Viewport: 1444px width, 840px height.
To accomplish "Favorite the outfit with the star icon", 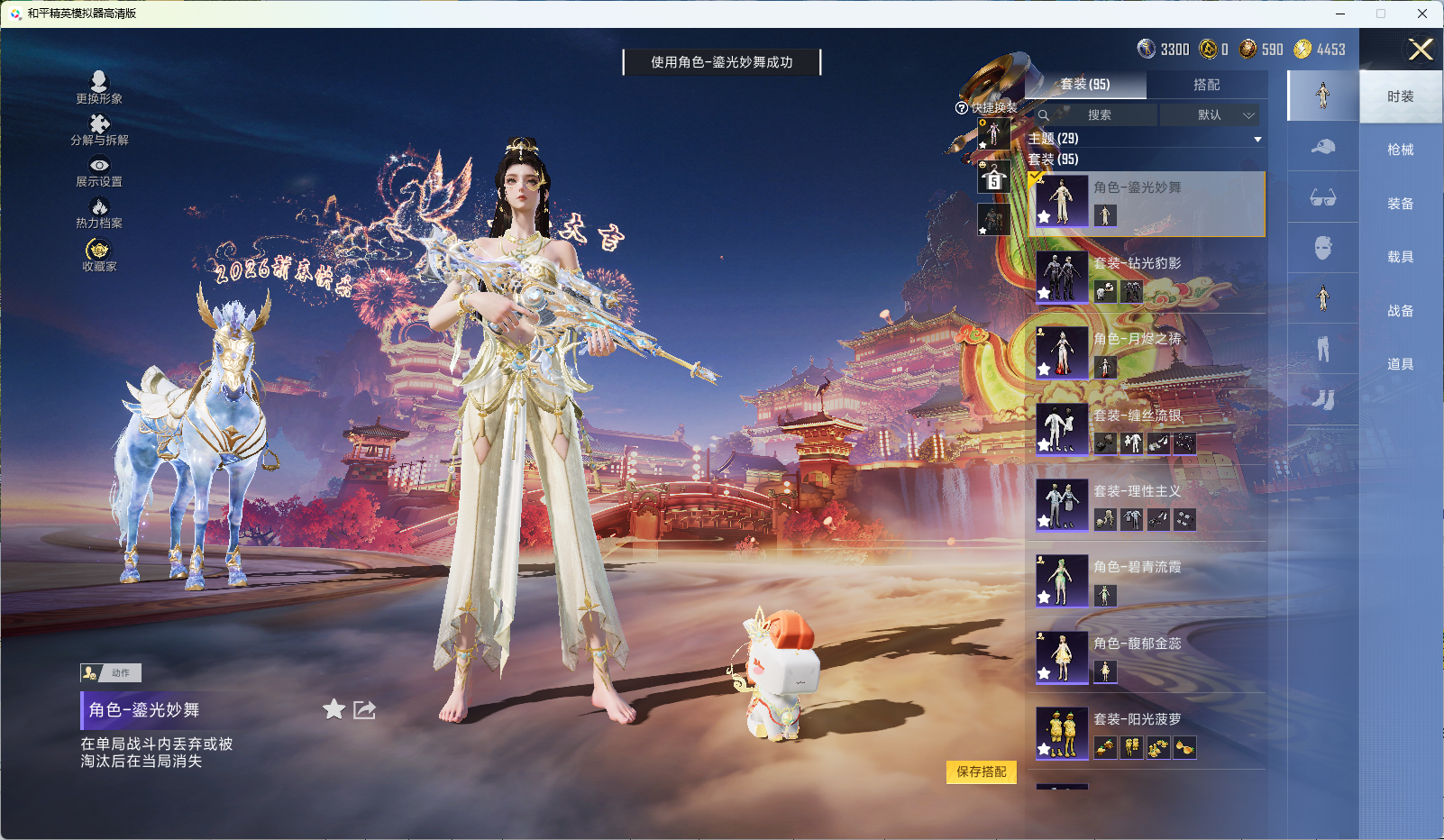I will coord(333,710).
